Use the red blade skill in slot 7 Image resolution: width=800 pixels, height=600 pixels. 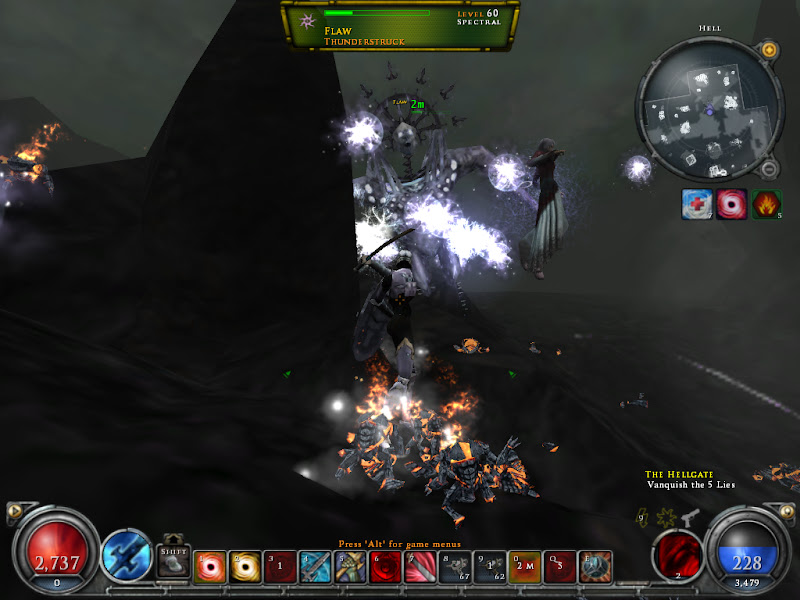420,567
